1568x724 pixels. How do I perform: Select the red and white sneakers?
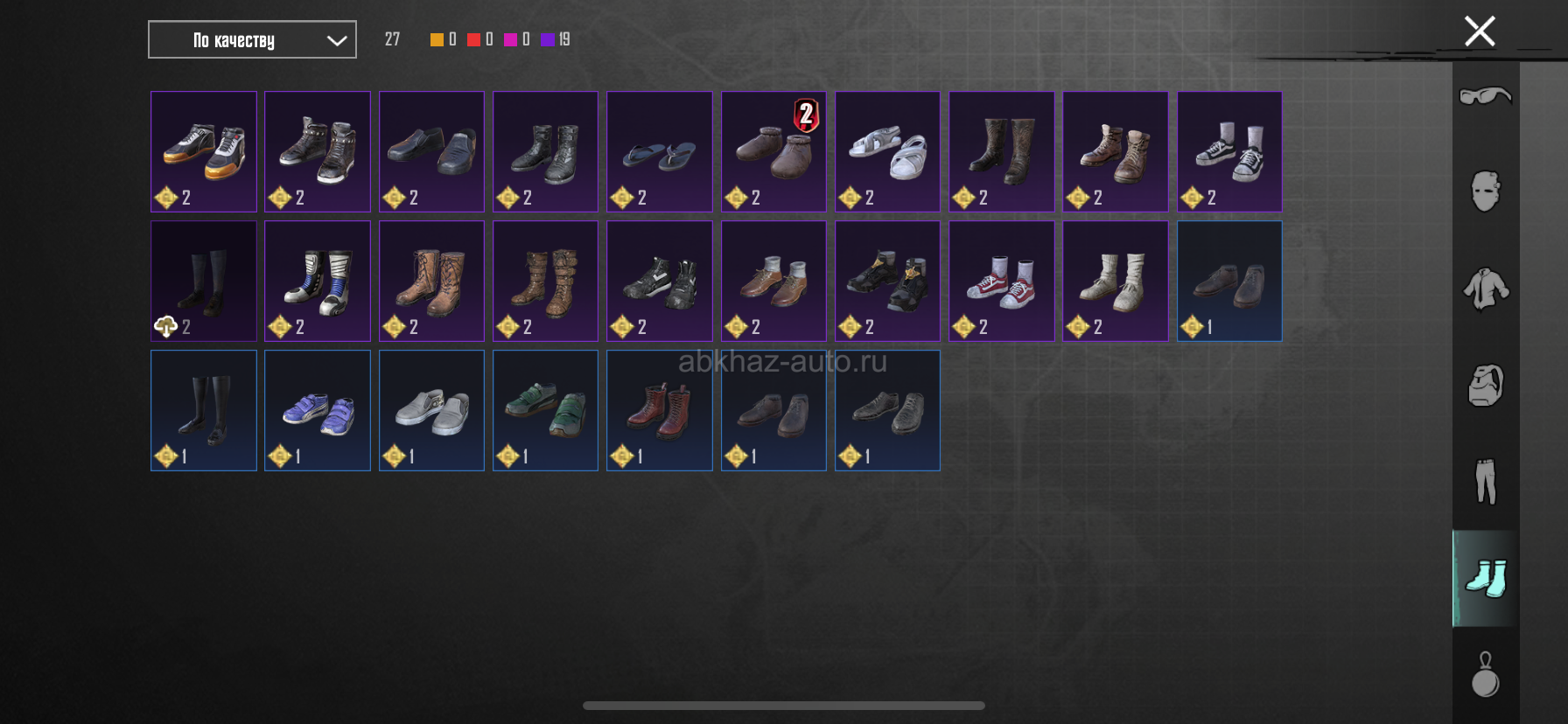pyautogui.click(x=1001, y=281)
